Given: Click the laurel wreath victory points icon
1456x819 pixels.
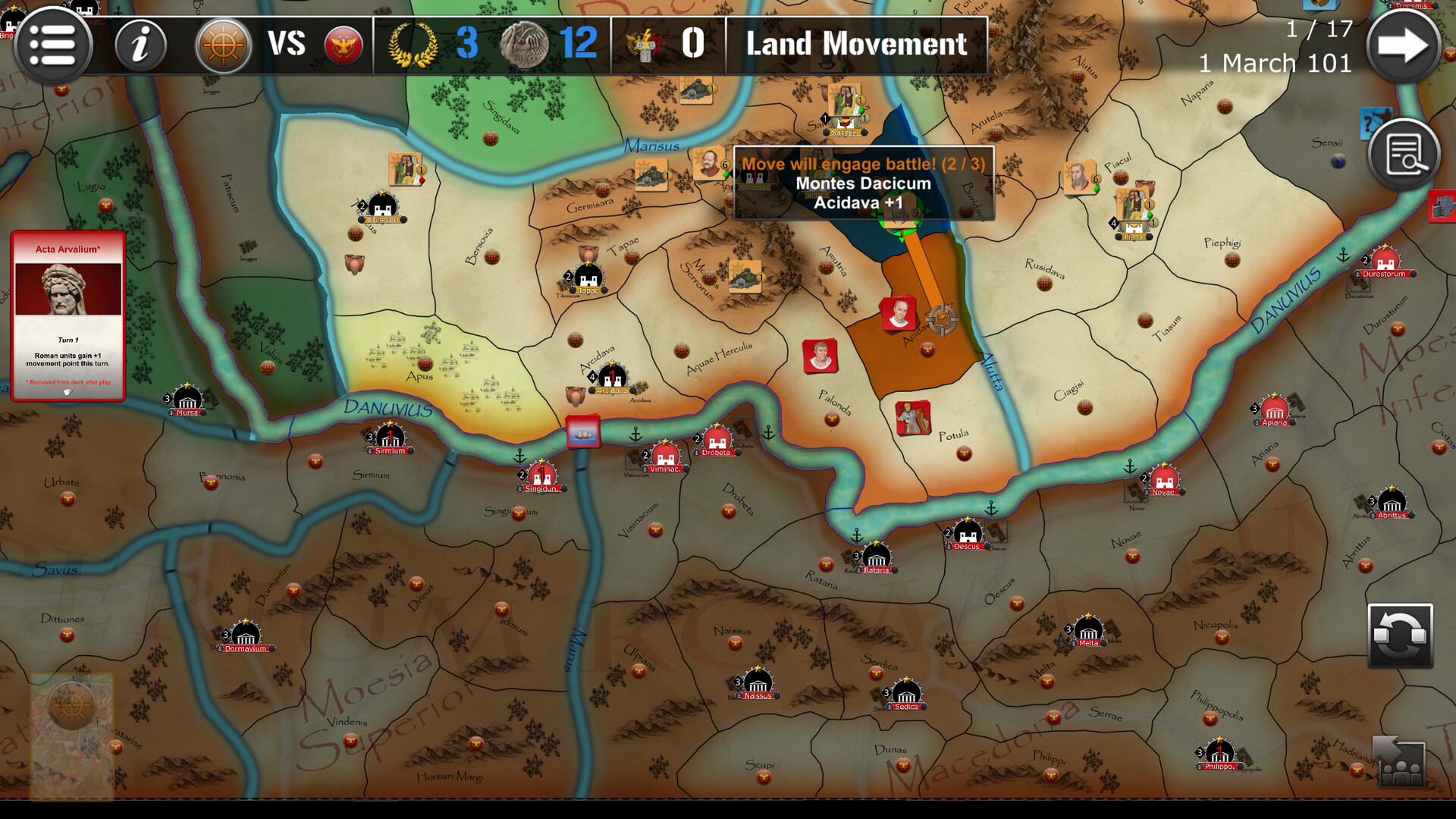Looking at the screenshot, I should click(x=413, y=44).
